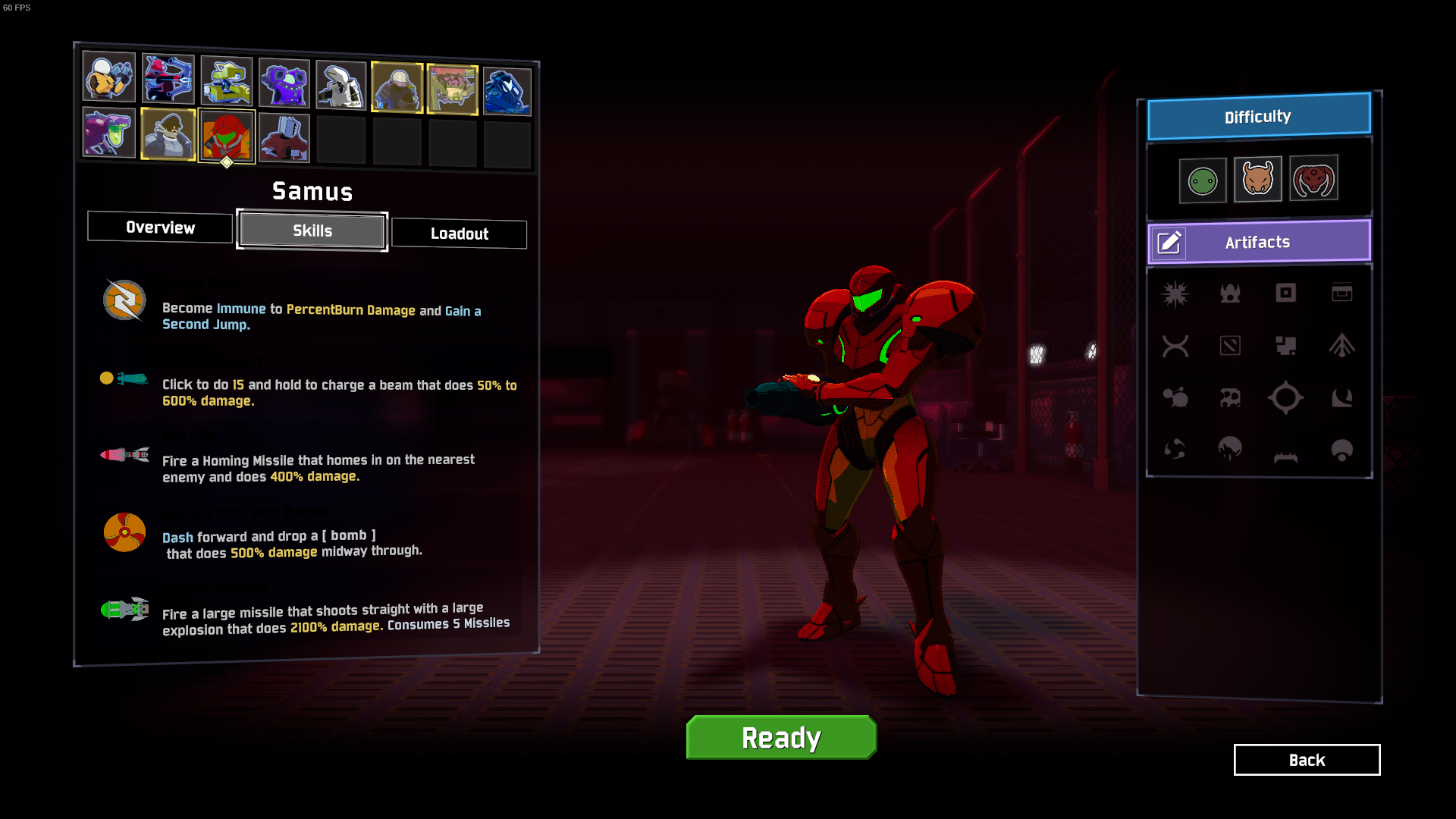Click the crown-shaped Artifact of Kin icon
Viewport: 1456px width, 819px height.
coord(1231,293)
